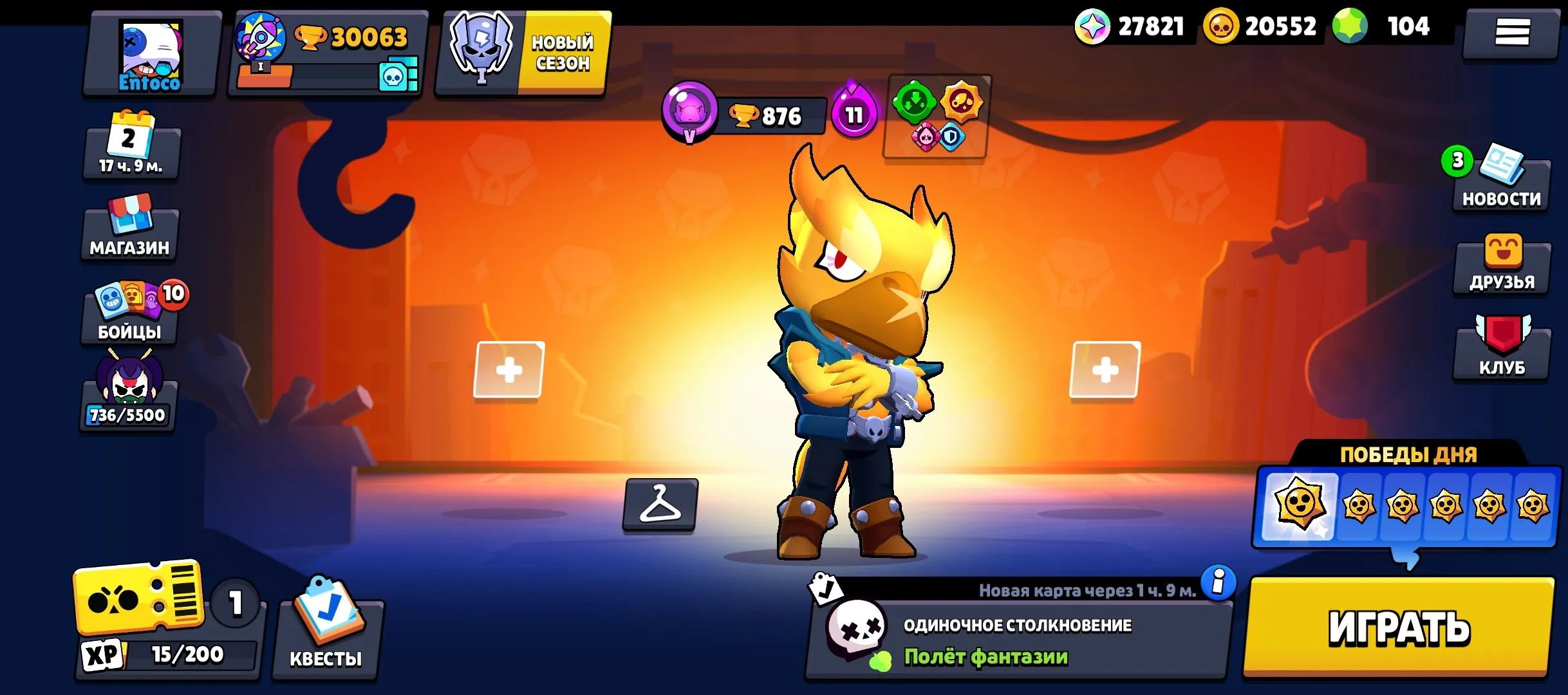Open the КЛУБ club icon
This screenshot has height=695, width=1568.
1502,344
